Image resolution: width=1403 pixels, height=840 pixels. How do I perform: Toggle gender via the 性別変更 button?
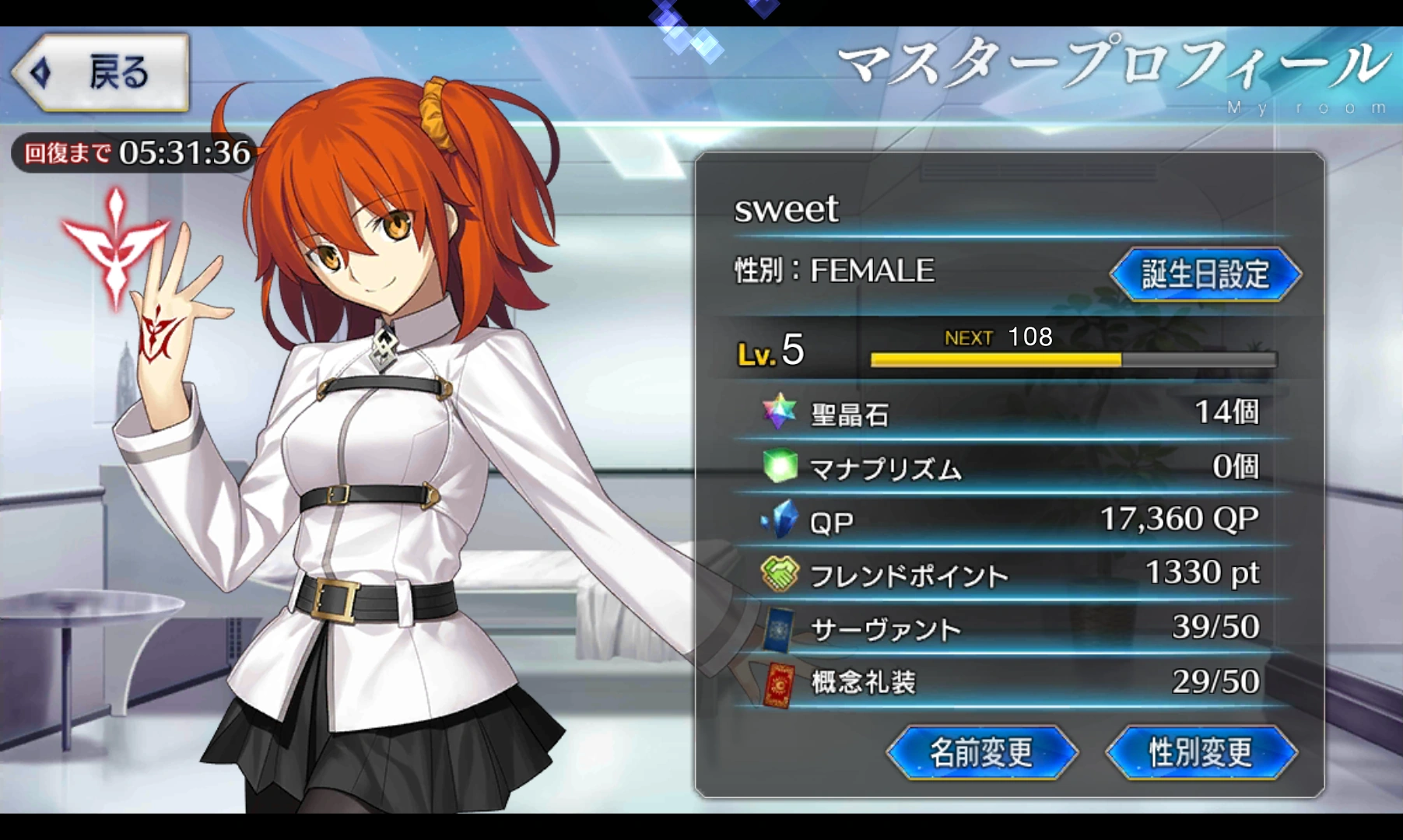point(1201,751)
